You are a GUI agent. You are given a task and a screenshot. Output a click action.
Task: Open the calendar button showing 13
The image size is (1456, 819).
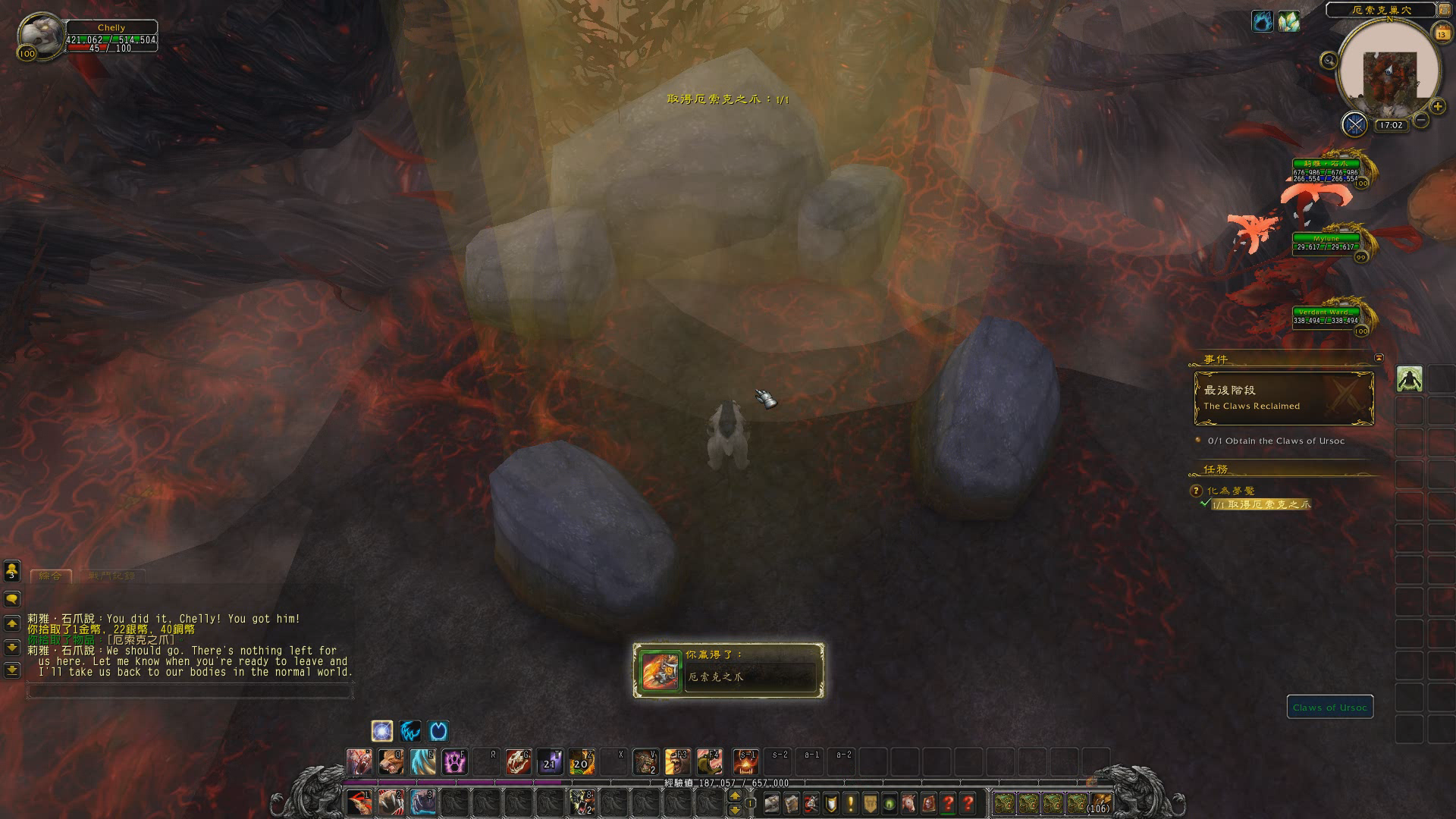click(x=1442, y=33)
